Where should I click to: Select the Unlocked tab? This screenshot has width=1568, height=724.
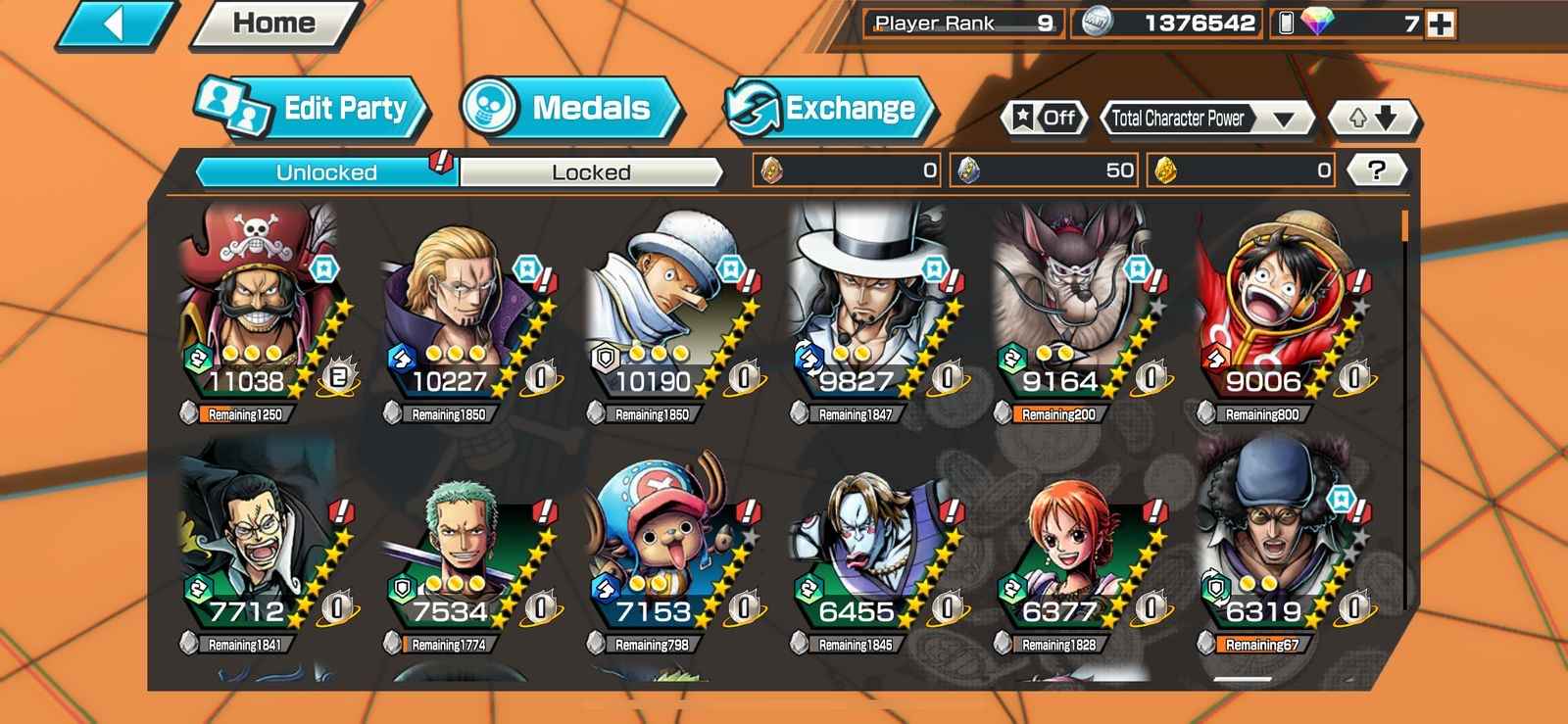326,172
